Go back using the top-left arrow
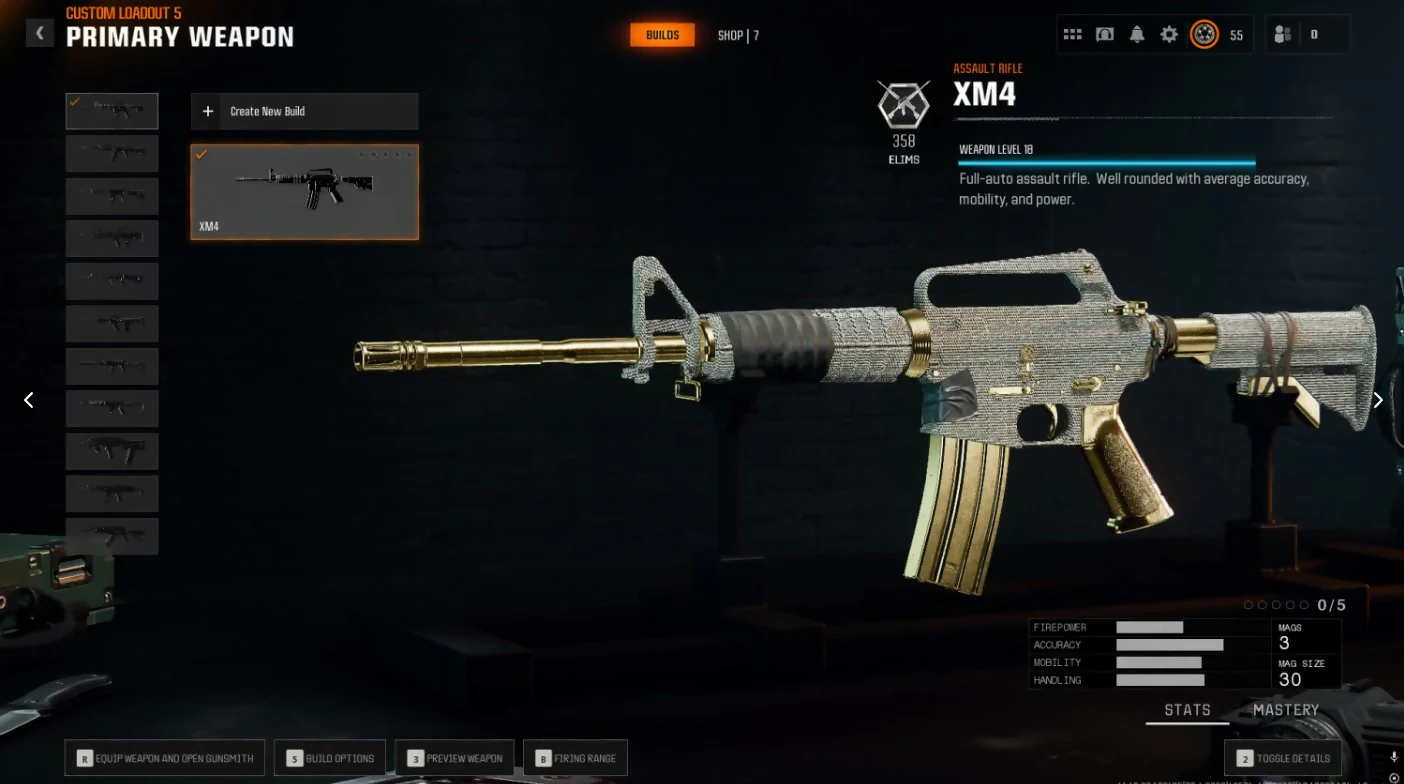The width and height of the screenshot is (1404, 784). coord(40,33)
